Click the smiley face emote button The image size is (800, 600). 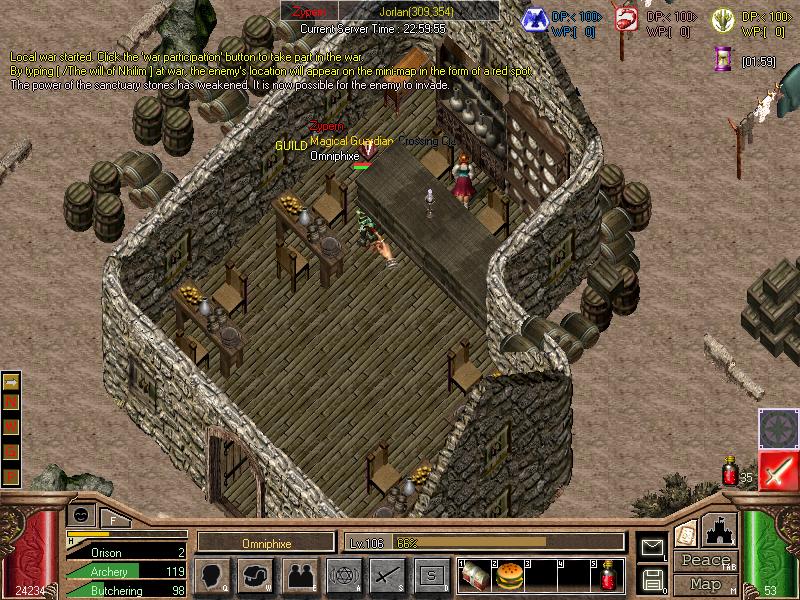click(x=81, y=514)
